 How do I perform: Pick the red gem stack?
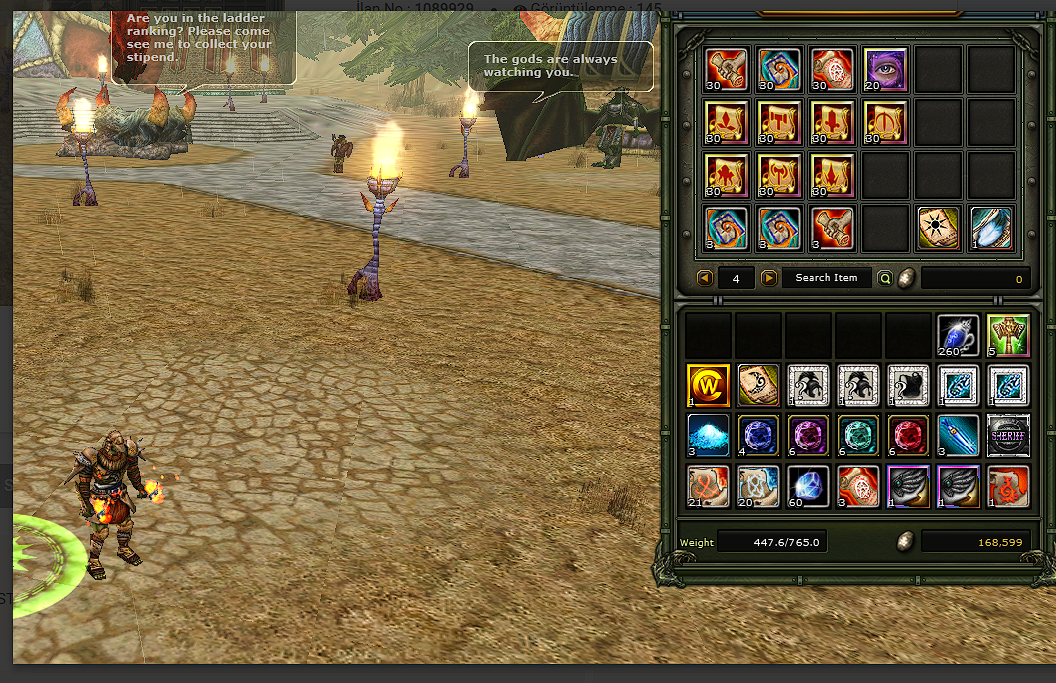tap(908, 436)
